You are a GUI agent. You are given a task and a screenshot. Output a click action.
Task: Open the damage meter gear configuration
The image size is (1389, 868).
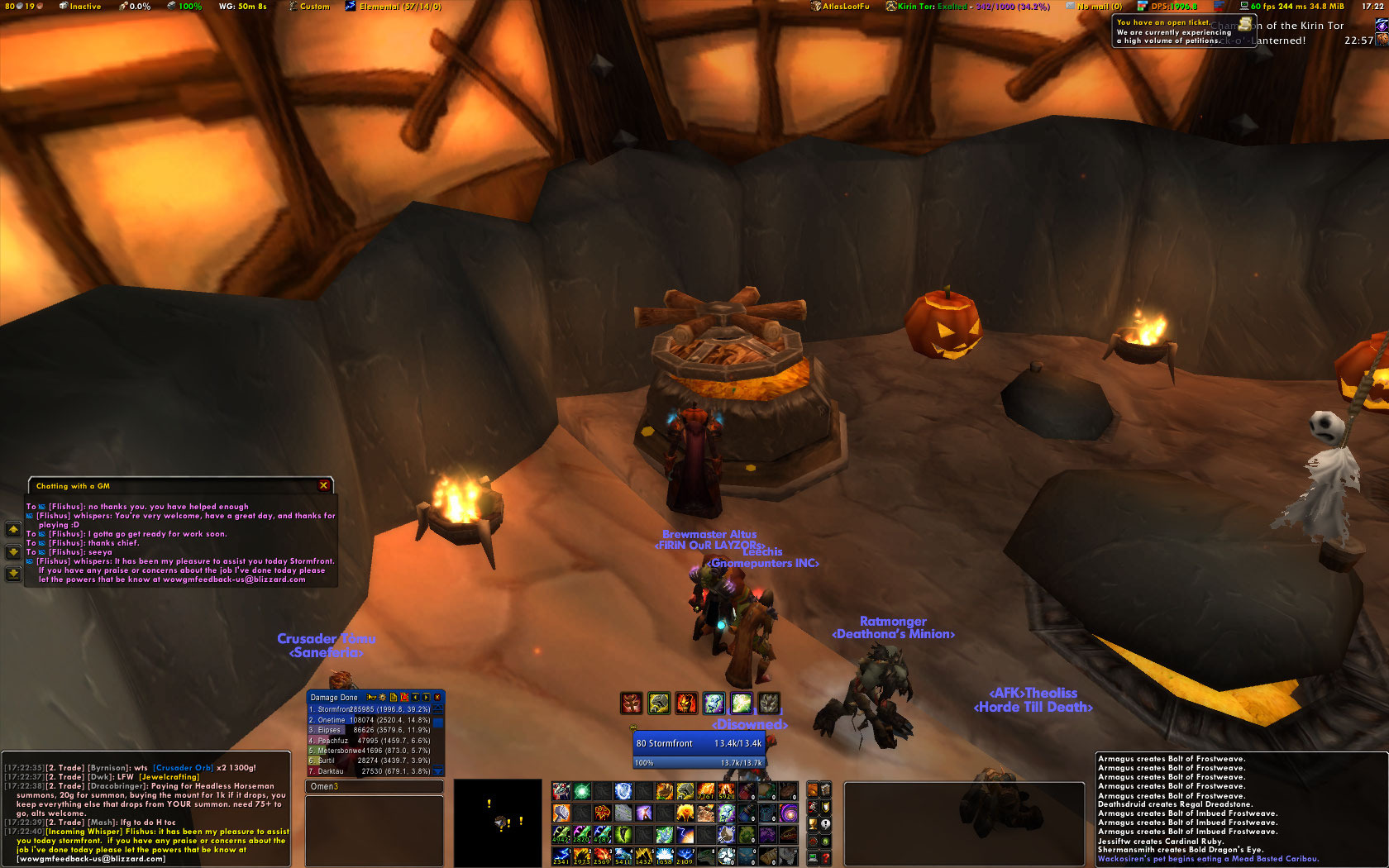point(382,697)
